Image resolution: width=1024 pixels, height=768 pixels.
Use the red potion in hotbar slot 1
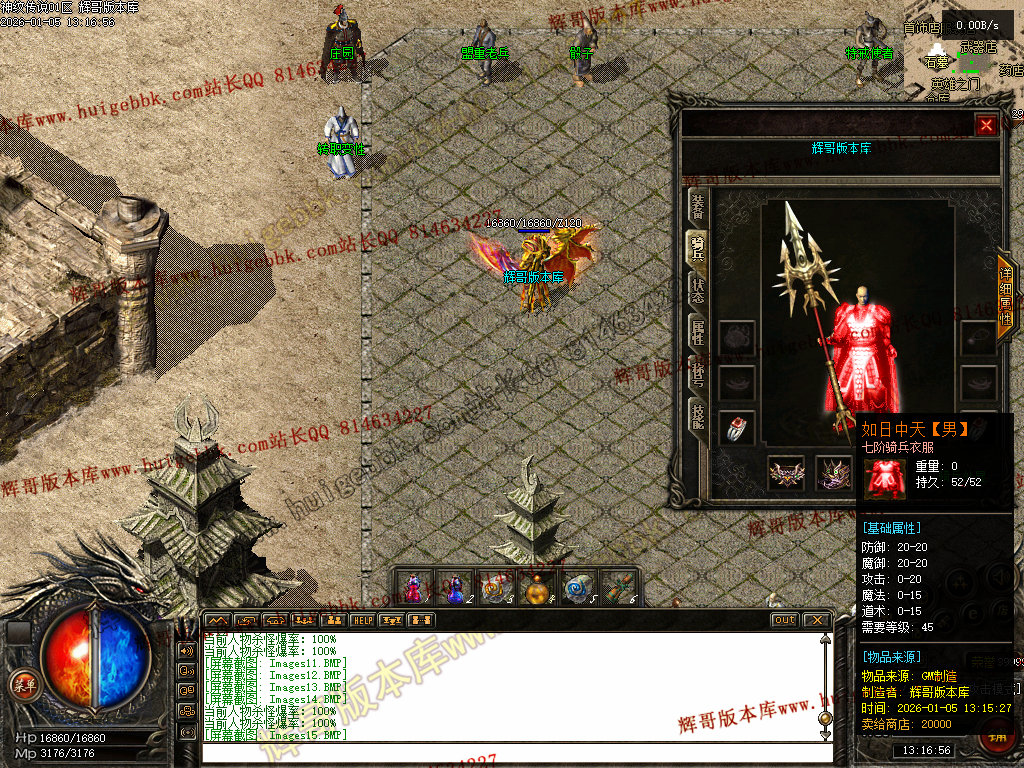[413, 587]
